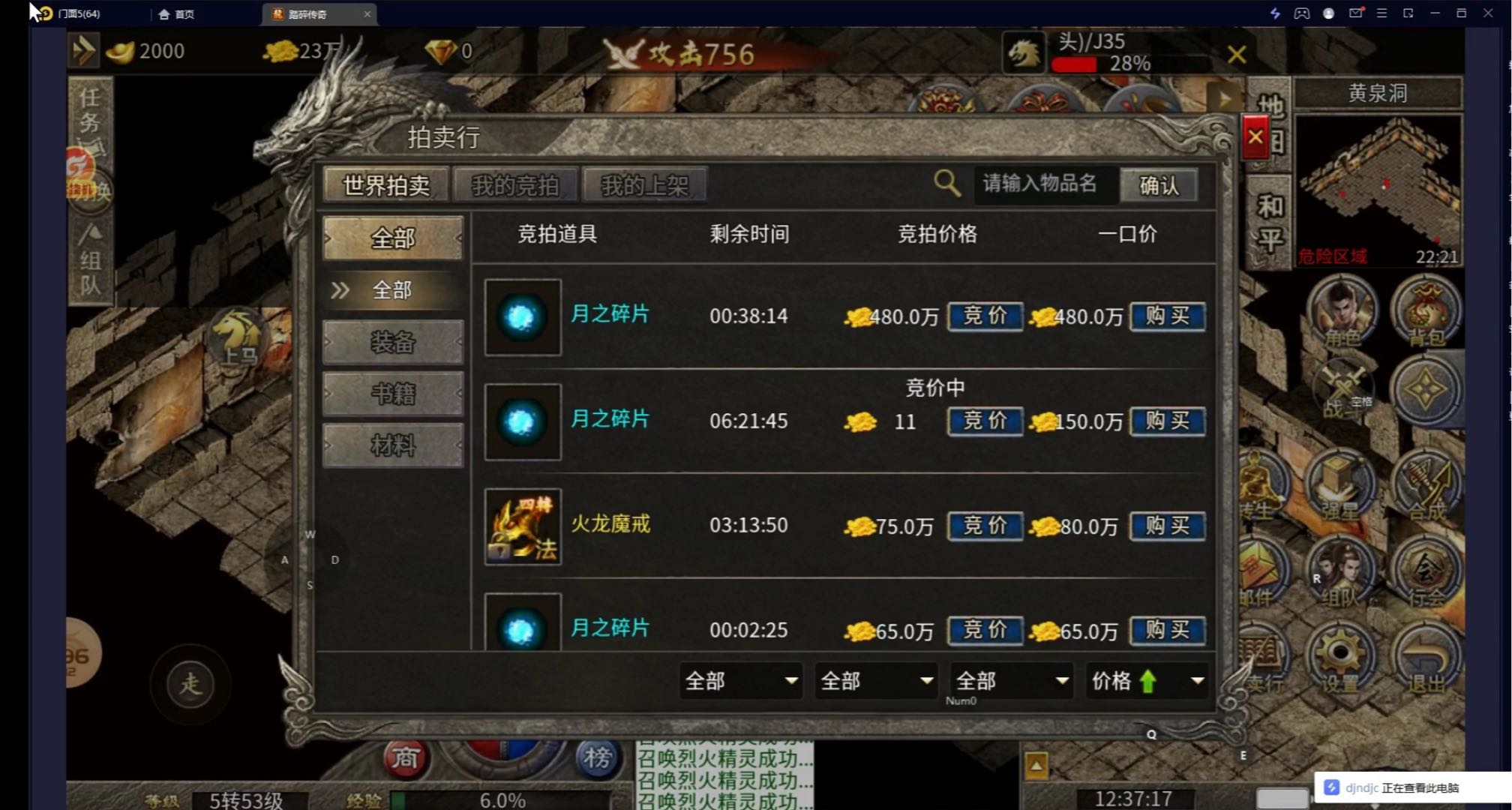Viewport: 1512px width, 810px height.
Task: Switch to the 我的上架 tab
Action: (646, 184)
